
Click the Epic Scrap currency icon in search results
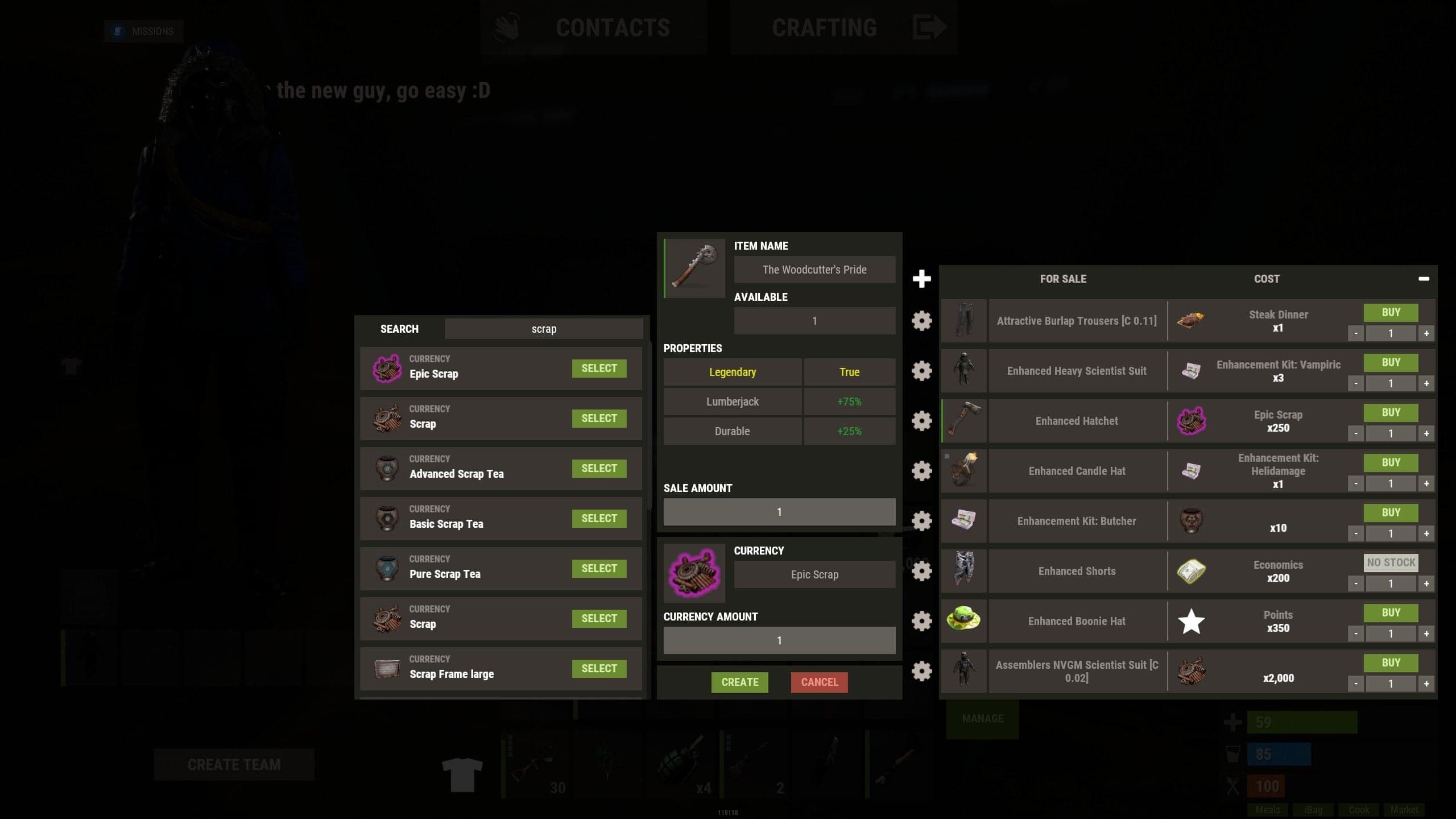[x=387, y=369]
